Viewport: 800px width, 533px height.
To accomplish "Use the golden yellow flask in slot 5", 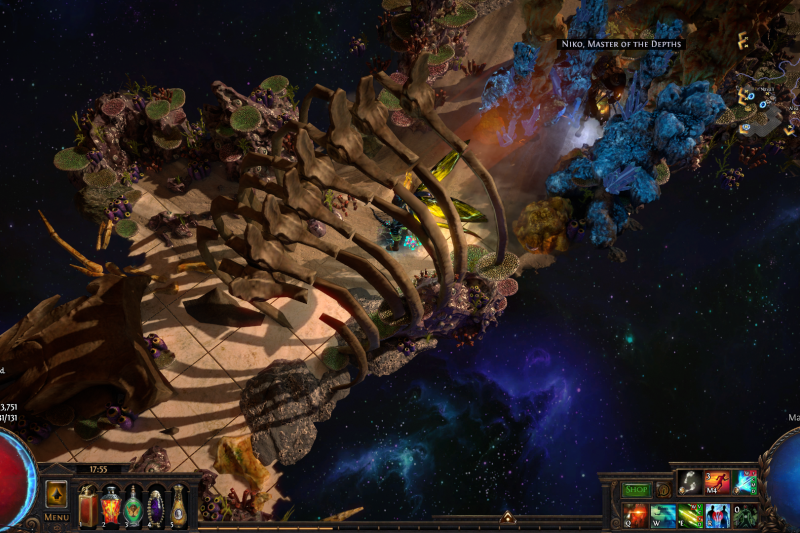I will pos(178,506).
